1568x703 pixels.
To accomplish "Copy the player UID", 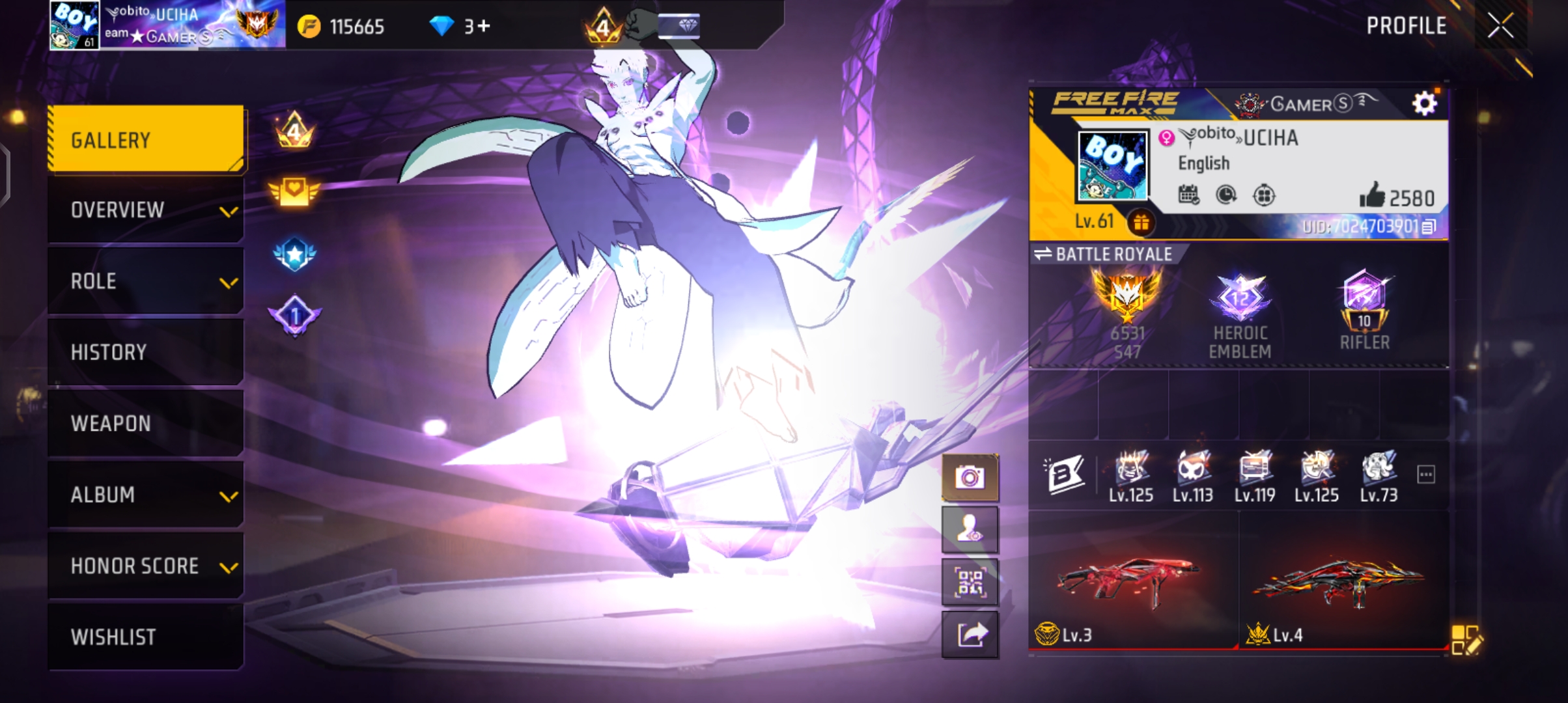I will 1429,227.
